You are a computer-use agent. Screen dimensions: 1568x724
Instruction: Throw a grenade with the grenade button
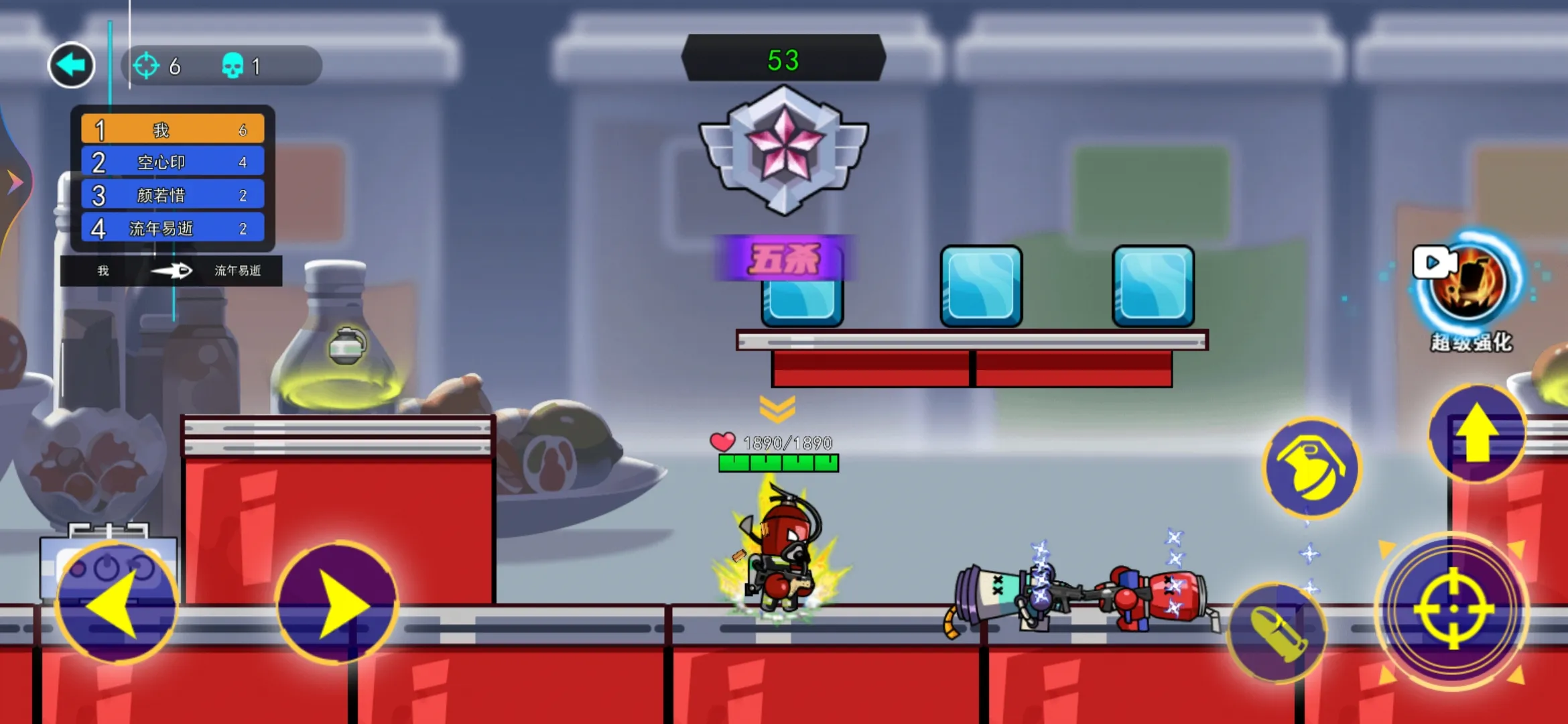point(1311,468)
